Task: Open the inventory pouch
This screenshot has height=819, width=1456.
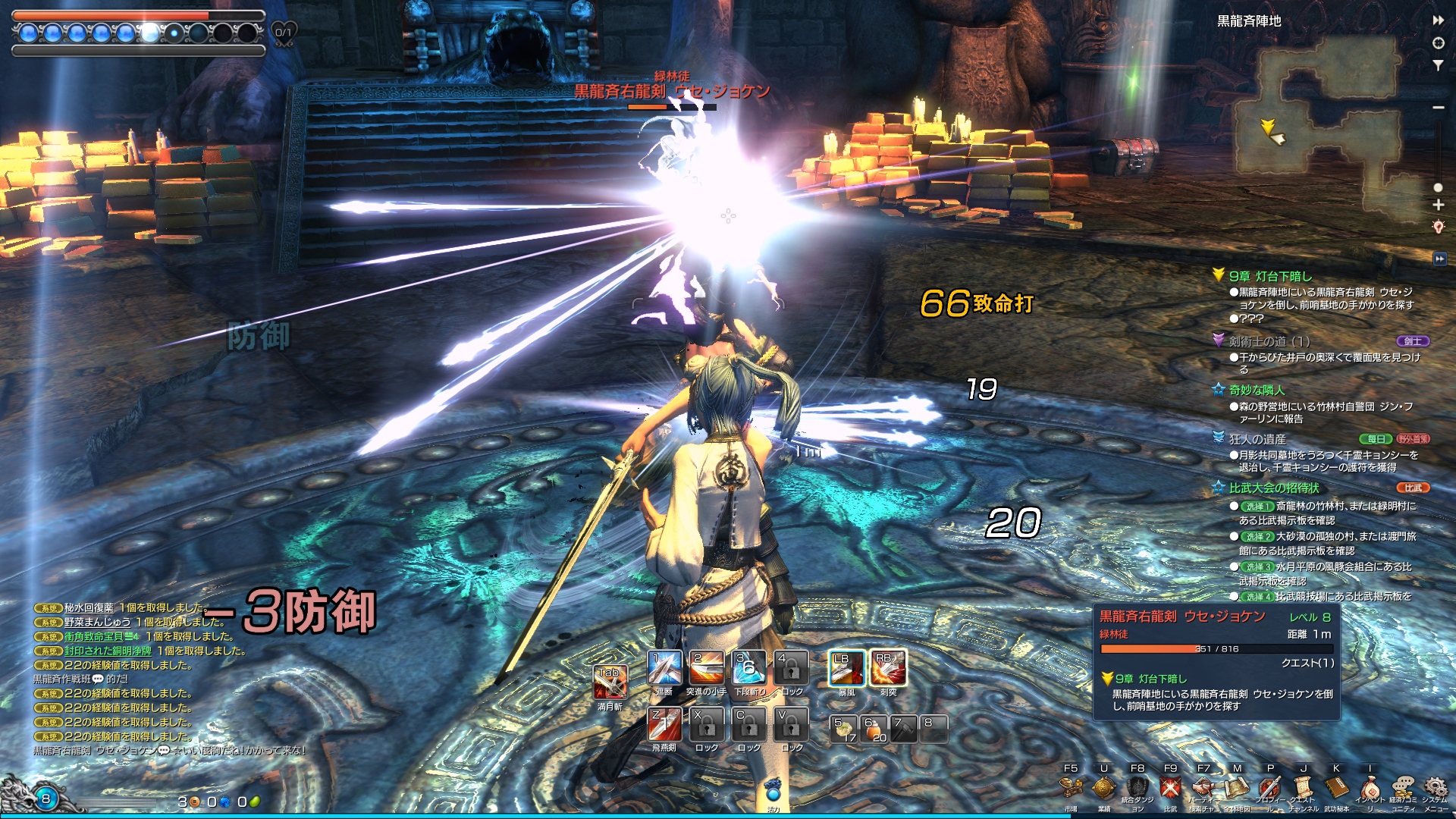Action: [x=1370, y=789]
